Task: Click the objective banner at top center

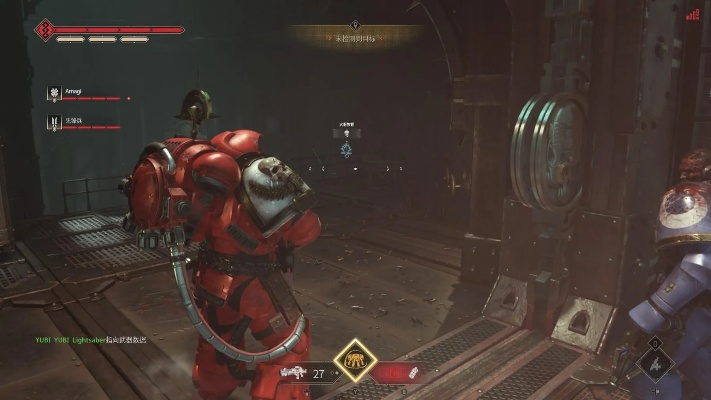Action: [x=354, y=37]
